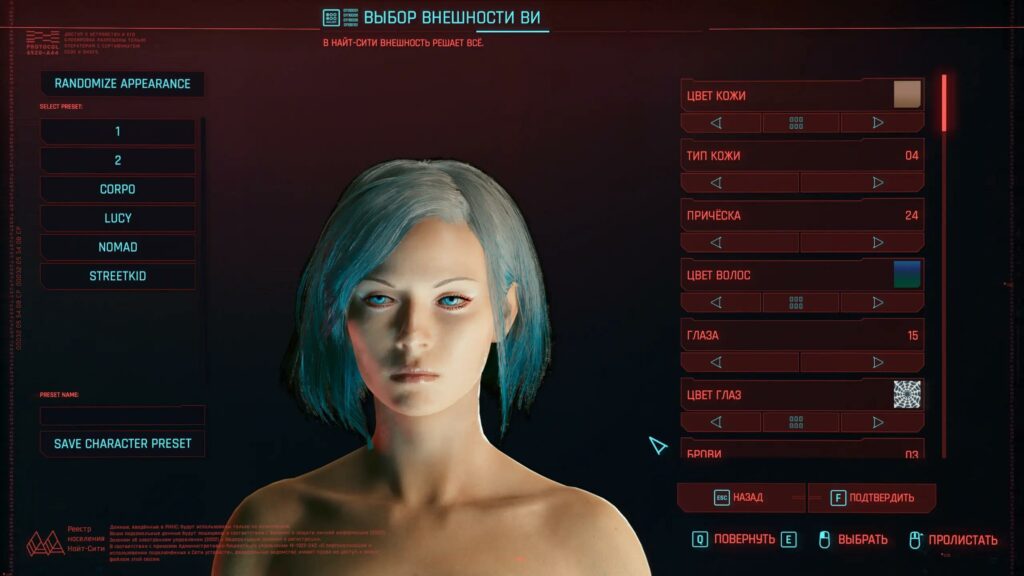Select preset 2
The width and height of the screenshot is (1024, 576).
118,161
